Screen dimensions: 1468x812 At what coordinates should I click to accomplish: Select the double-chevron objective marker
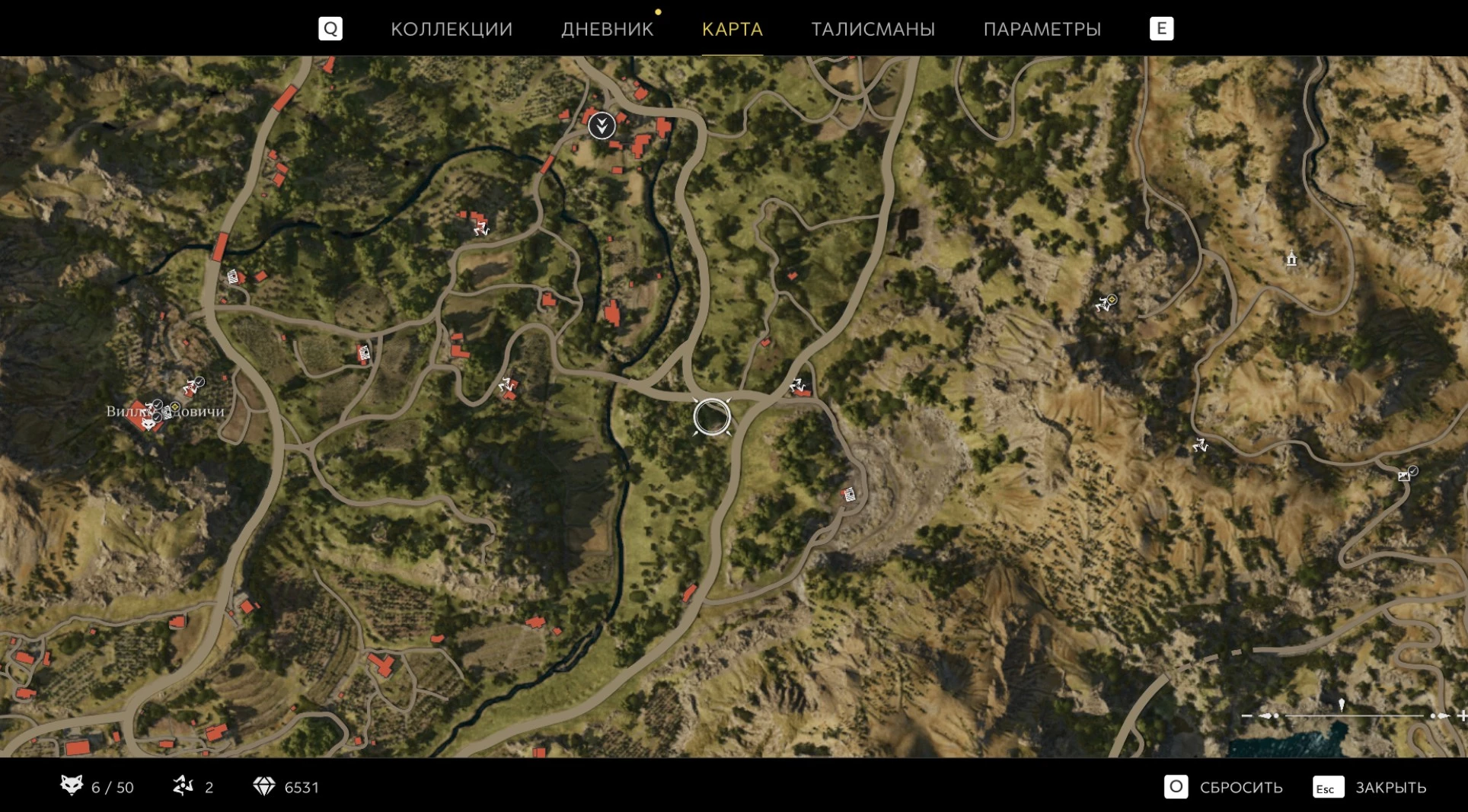tap(602, 125)
